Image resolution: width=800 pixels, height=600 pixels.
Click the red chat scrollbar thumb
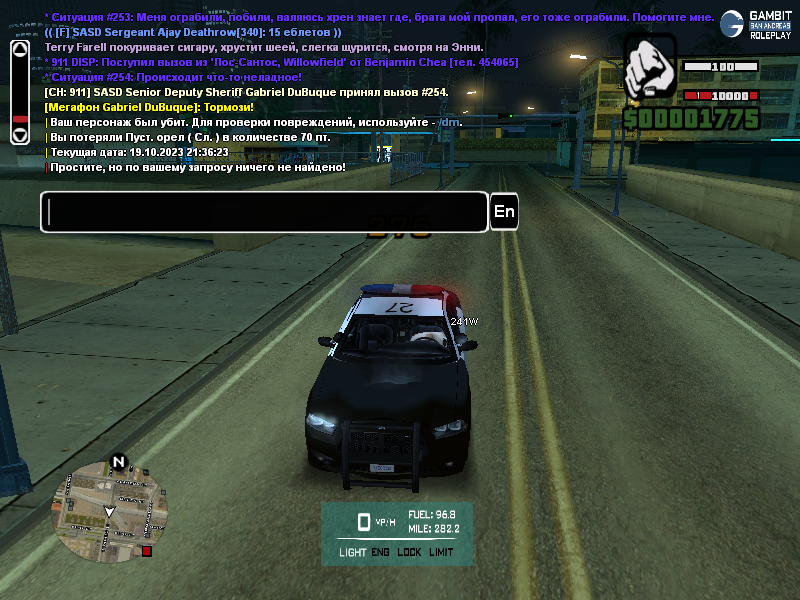coord(19,119)
